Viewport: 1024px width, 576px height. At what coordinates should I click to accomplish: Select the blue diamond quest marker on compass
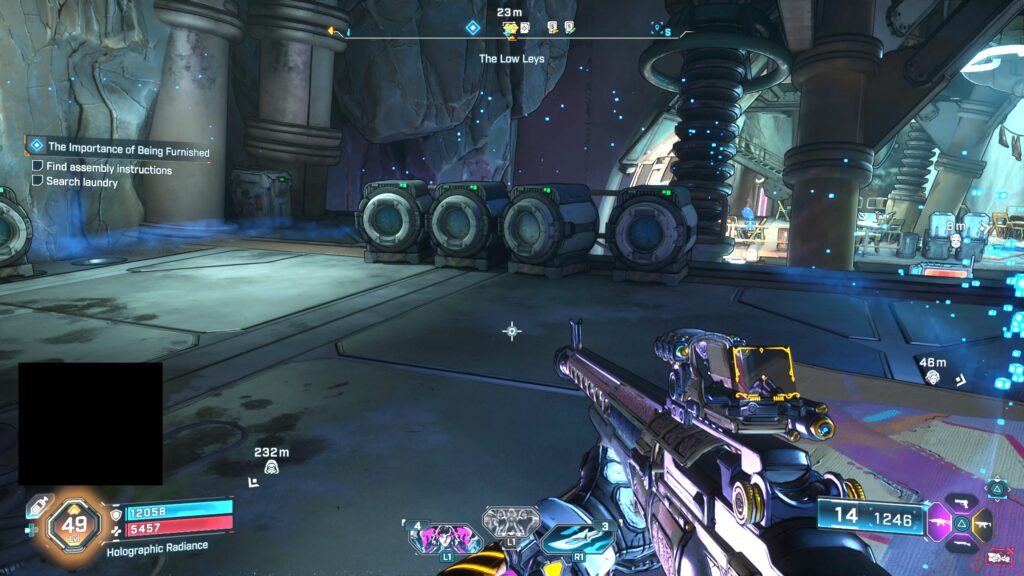(473, 28)
